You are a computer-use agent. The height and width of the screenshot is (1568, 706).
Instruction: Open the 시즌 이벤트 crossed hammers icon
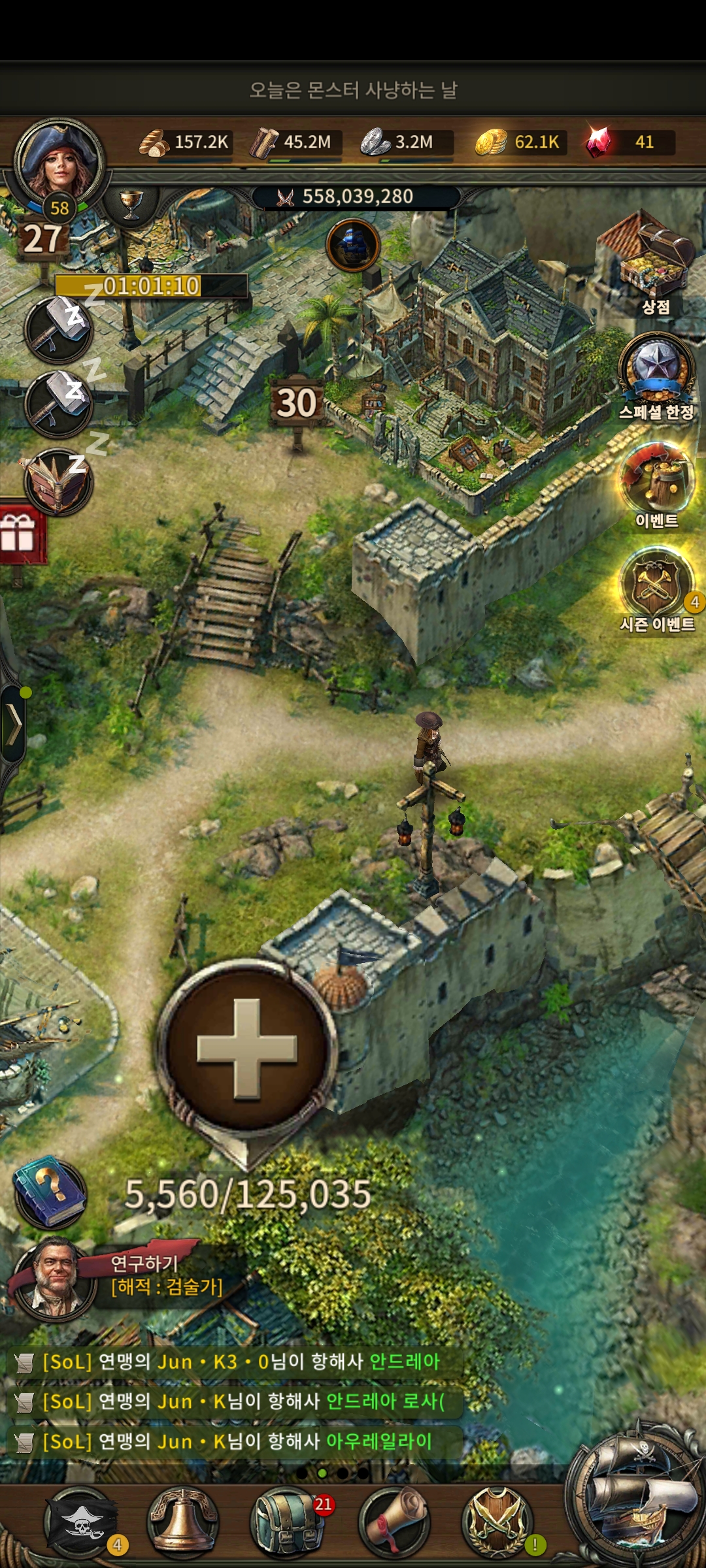pyautogui.click(x=656, y=583)
